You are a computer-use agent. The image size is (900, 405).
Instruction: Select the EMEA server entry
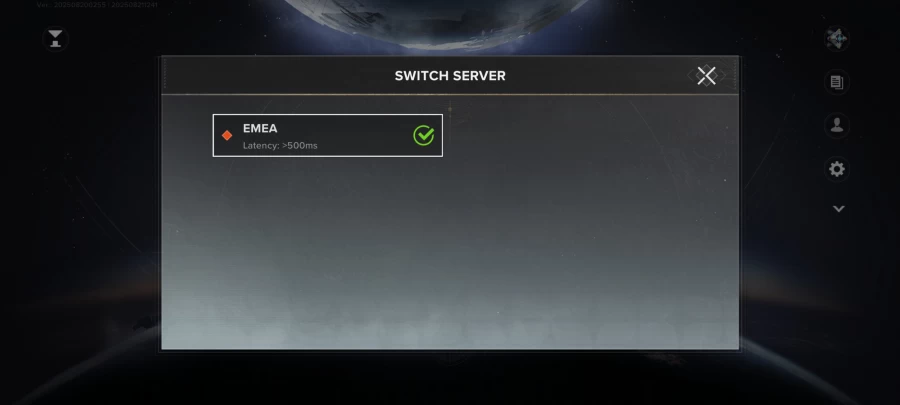(327, 136)
